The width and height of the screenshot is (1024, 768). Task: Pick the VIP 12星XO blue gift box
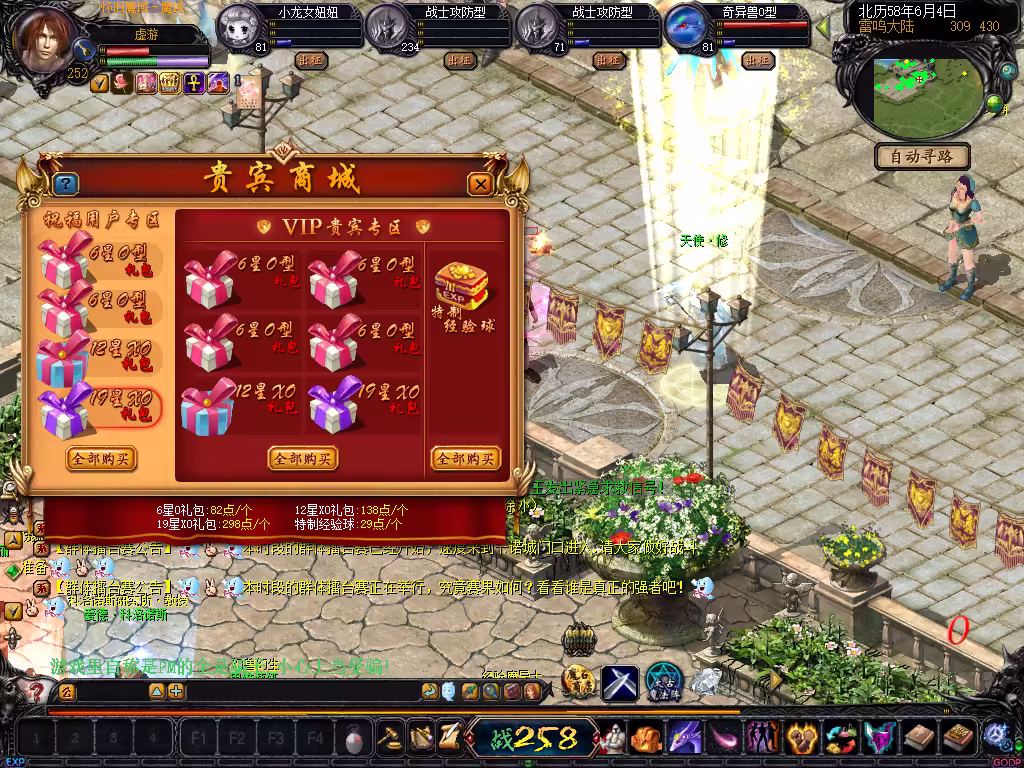point(208,405)
